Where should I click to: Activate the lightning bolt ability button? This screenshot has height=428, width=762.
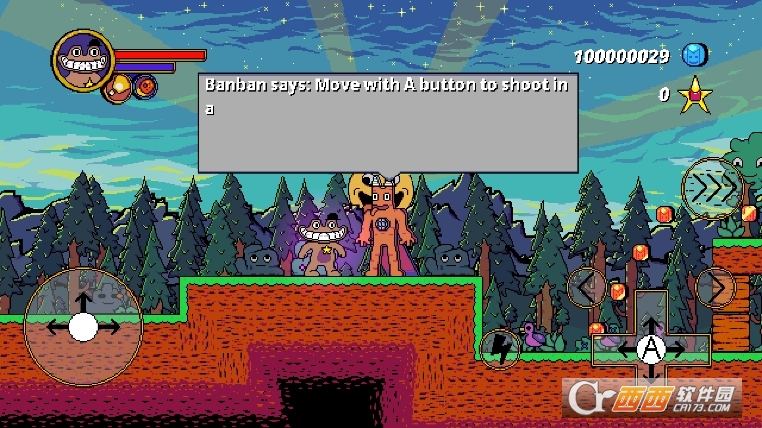pos(499,348)
